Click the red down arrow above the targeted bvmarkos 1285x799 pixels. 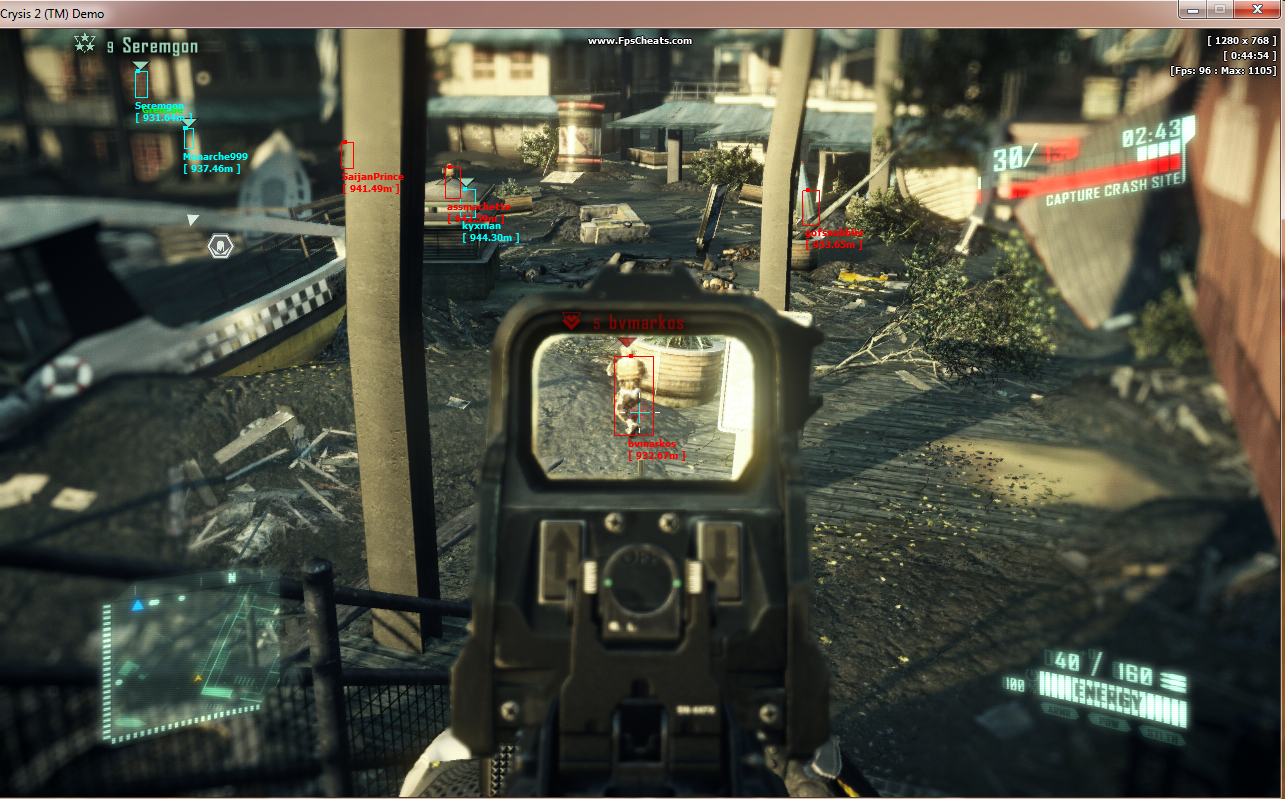tap(629, 341)
